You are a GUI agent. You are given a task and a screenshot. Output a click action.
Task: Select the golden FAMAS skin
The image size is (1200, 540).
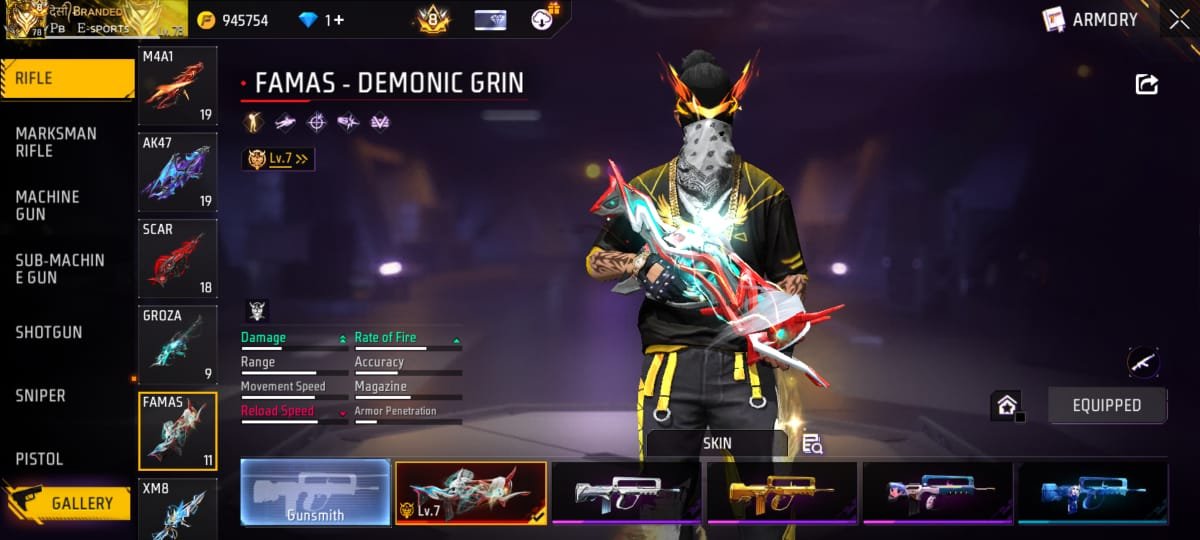tap(782, 493)
